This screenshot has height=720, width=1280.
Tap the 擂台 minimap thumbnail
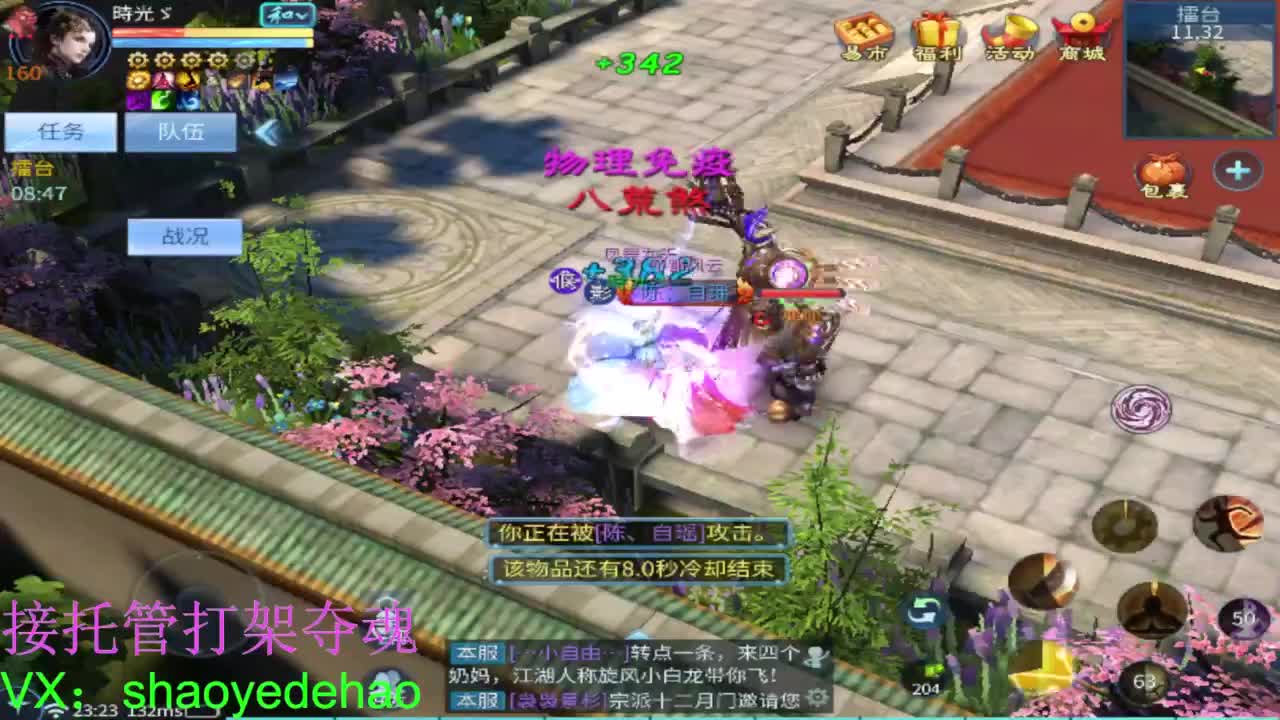1197,60
